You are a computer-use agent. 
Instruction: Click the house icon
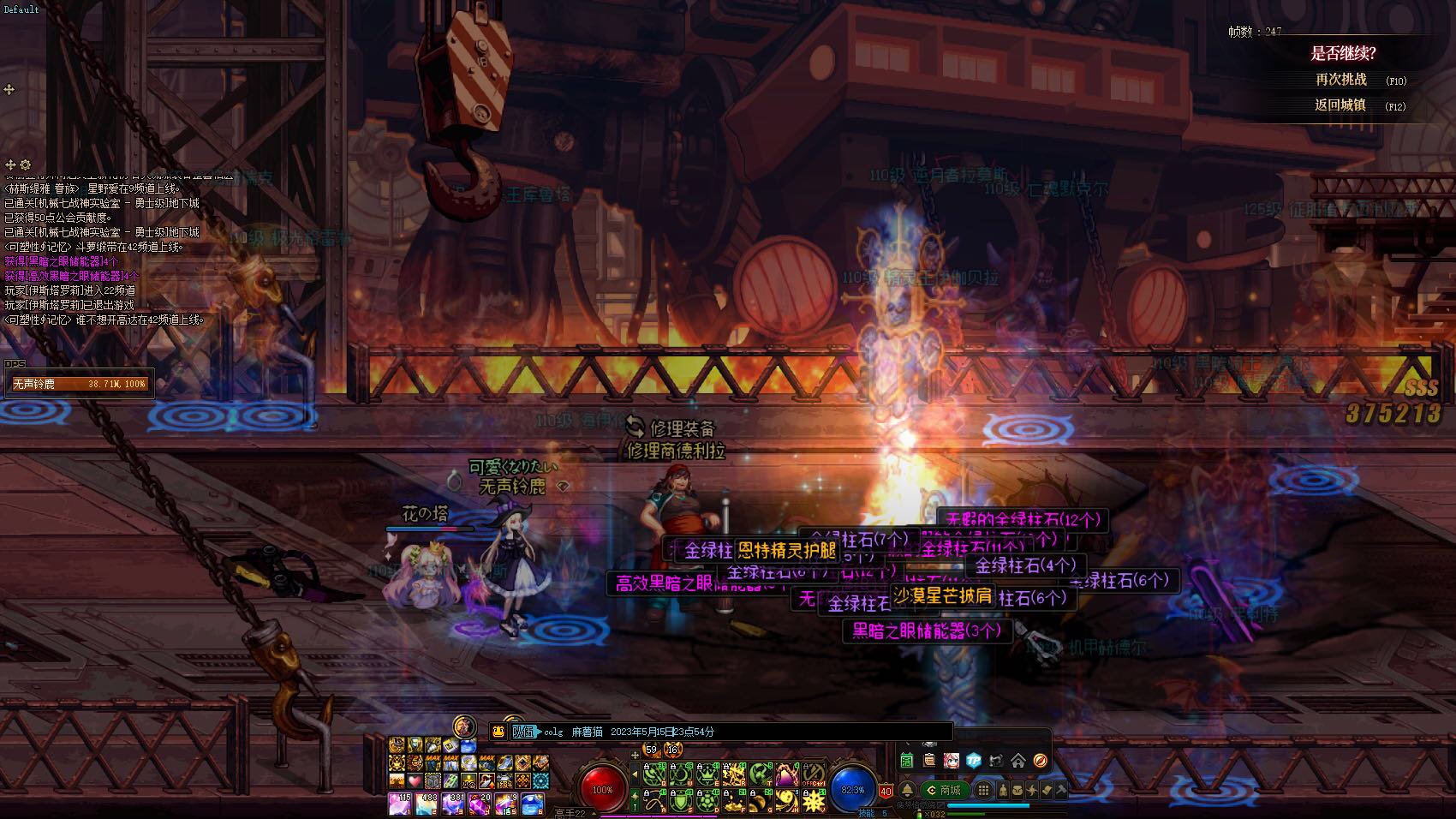point(1018,761)
